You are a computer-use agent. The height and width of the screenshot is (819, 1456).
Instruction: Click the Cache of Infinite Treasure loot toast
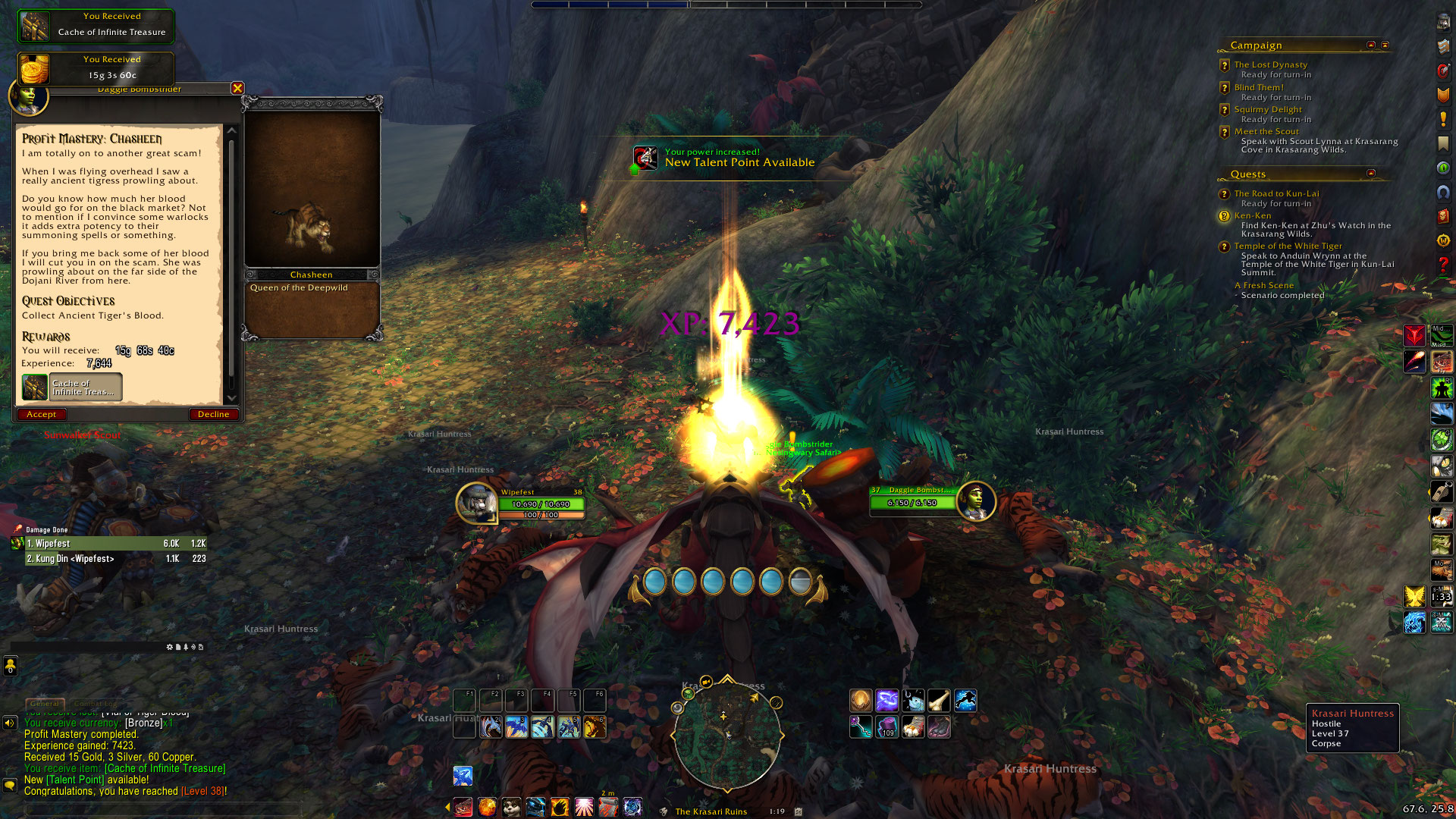tap(96, 25)
